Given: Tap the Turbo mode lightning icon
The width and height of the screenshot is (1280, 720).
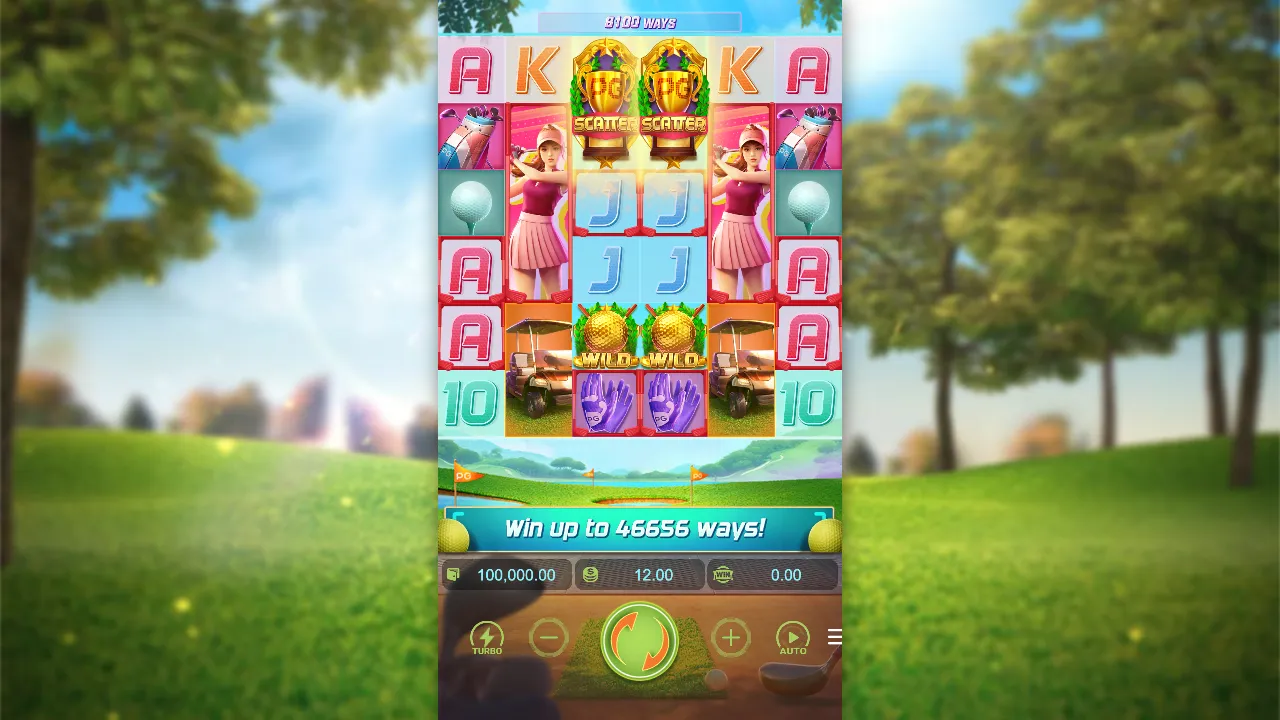Looking at the screenshot, I should [x=486, y=637].
